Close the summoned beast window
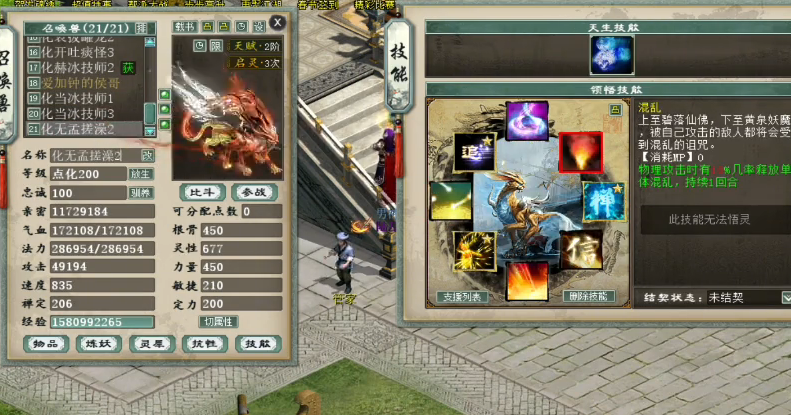 tap(277, 21)
